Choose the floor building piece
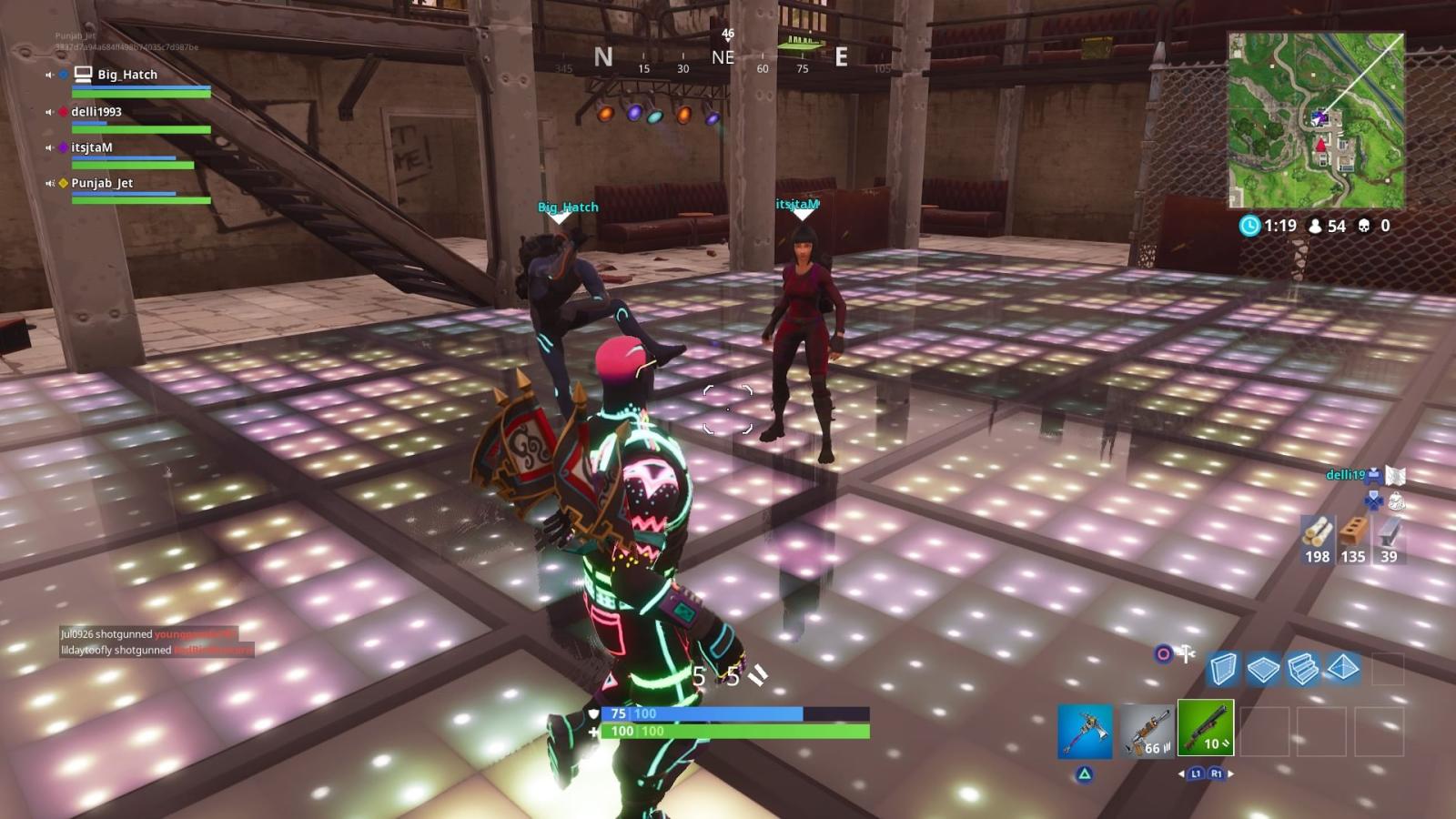1456x819 pixels. (1263, 670)
